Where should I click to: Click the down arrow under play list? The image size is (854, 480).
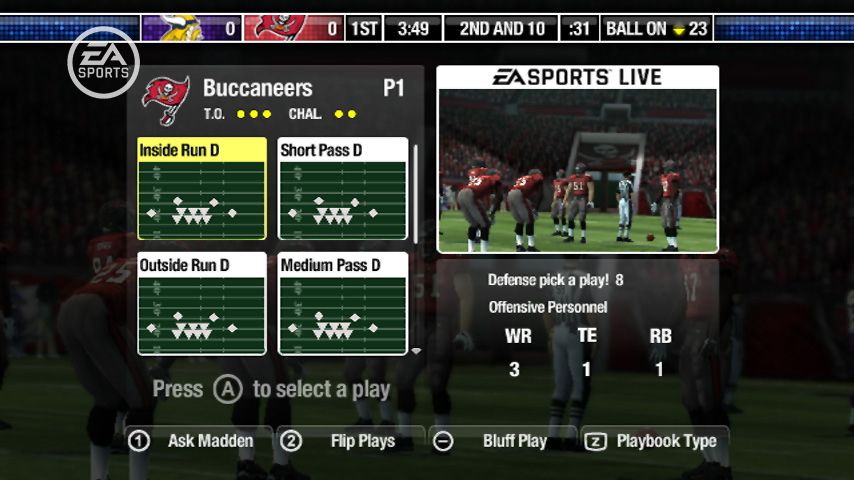click(416, 352)
